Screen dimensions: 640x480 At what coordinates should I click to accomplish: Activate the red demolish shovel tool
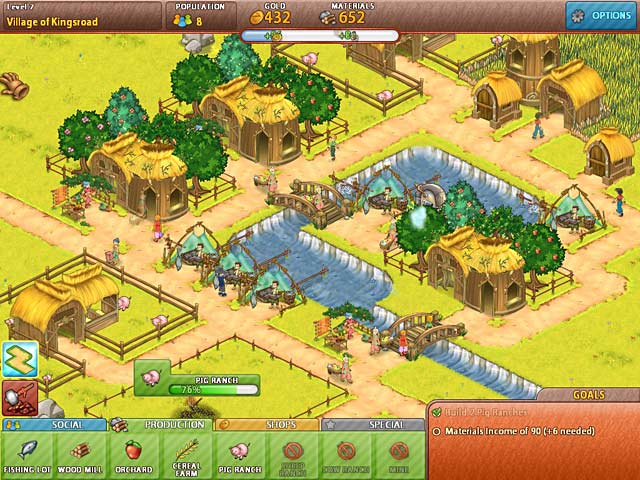(18, 396)
